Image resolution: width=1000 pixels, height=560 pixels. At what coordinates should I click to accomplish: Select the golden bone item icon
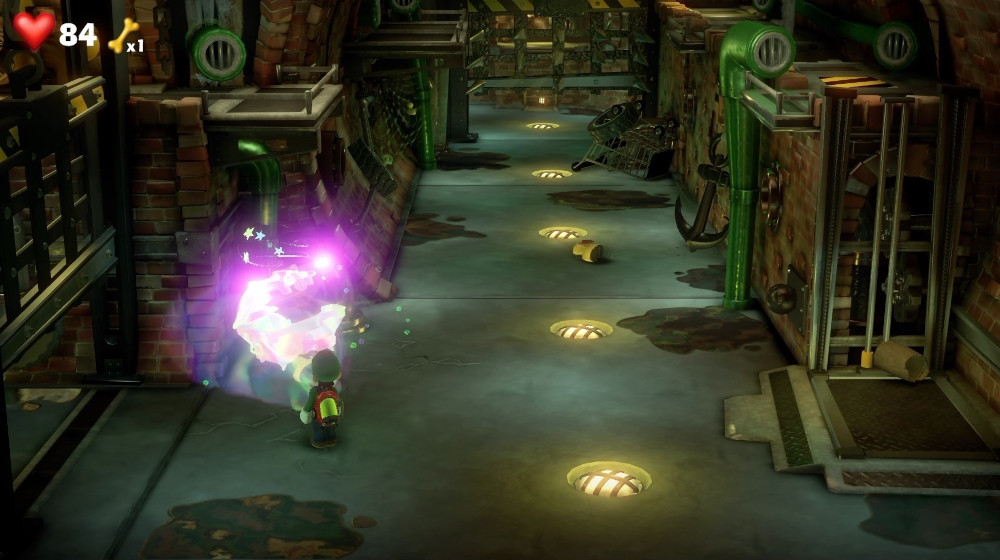click(121, 36)
